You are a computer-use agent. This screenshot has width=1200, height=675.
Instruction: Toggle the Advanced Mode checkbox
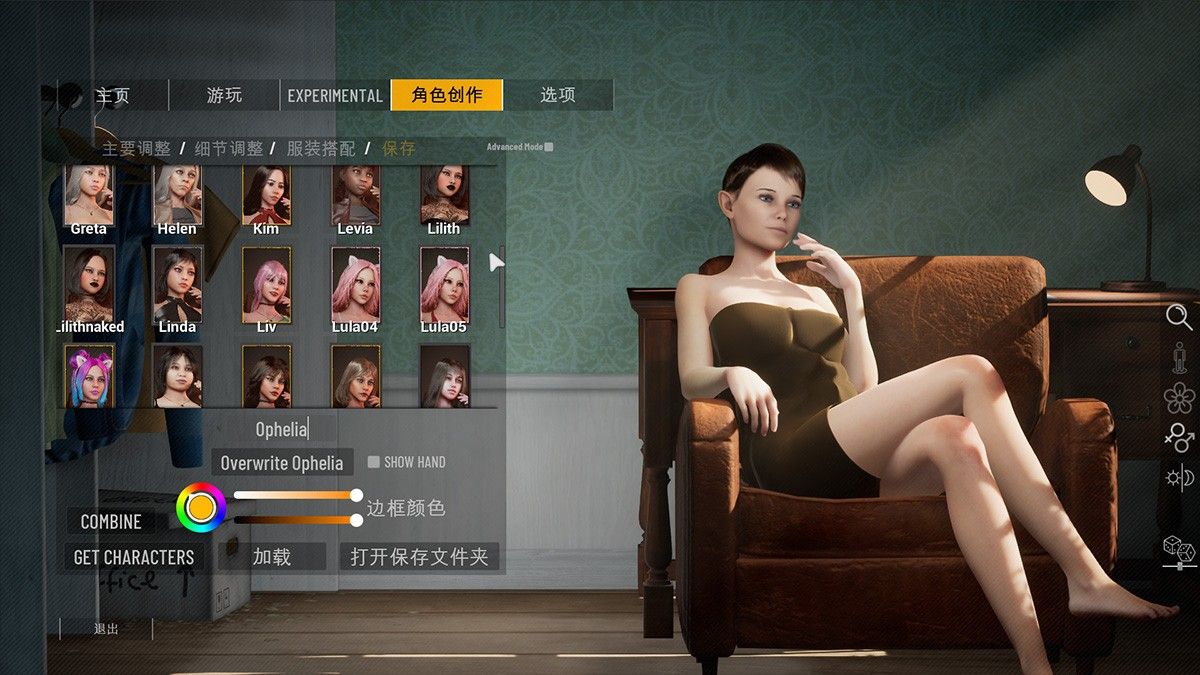pos(549,147)
